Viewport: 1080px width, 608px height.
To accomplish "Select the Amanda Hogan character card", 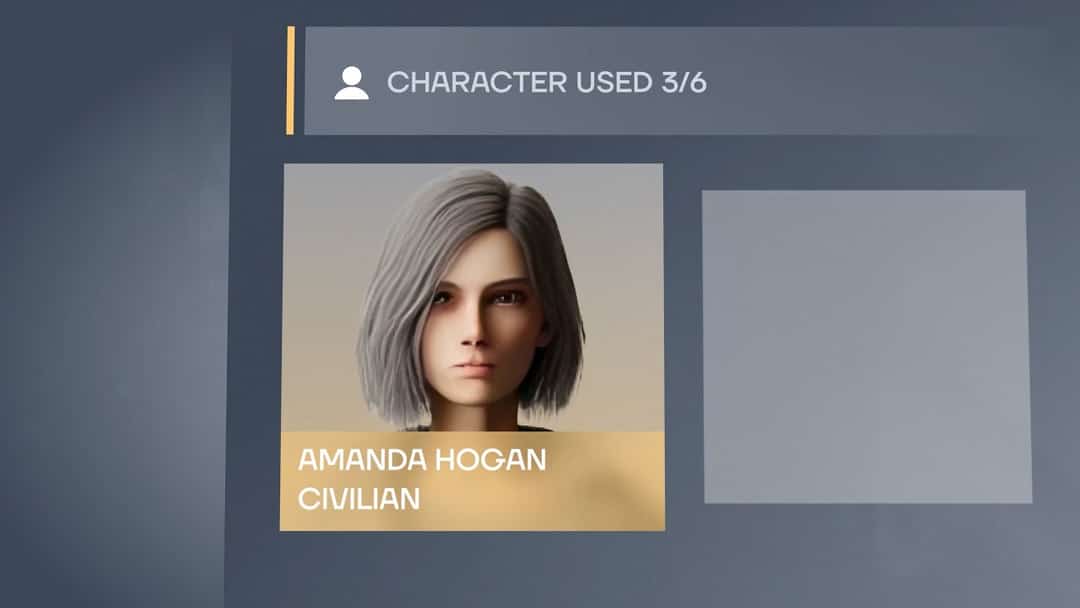I will (x=472, y=346).
